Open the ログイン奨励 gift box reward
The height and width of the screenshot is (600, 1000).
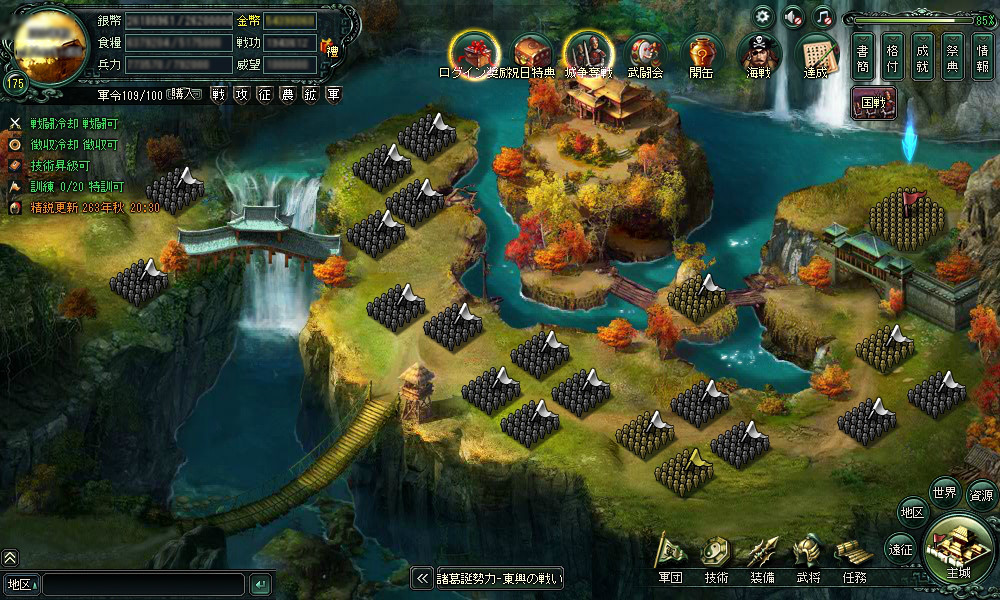pos(474,52)
